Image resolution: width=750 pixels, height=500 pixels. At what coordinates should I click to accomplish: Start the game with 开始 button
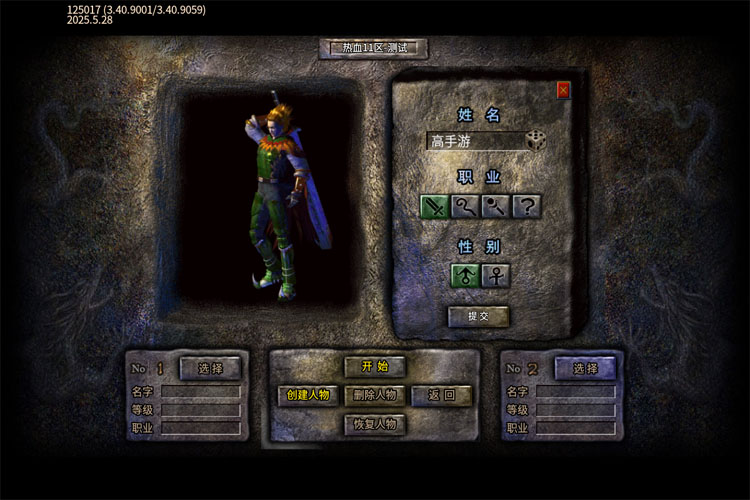(375, 367)
